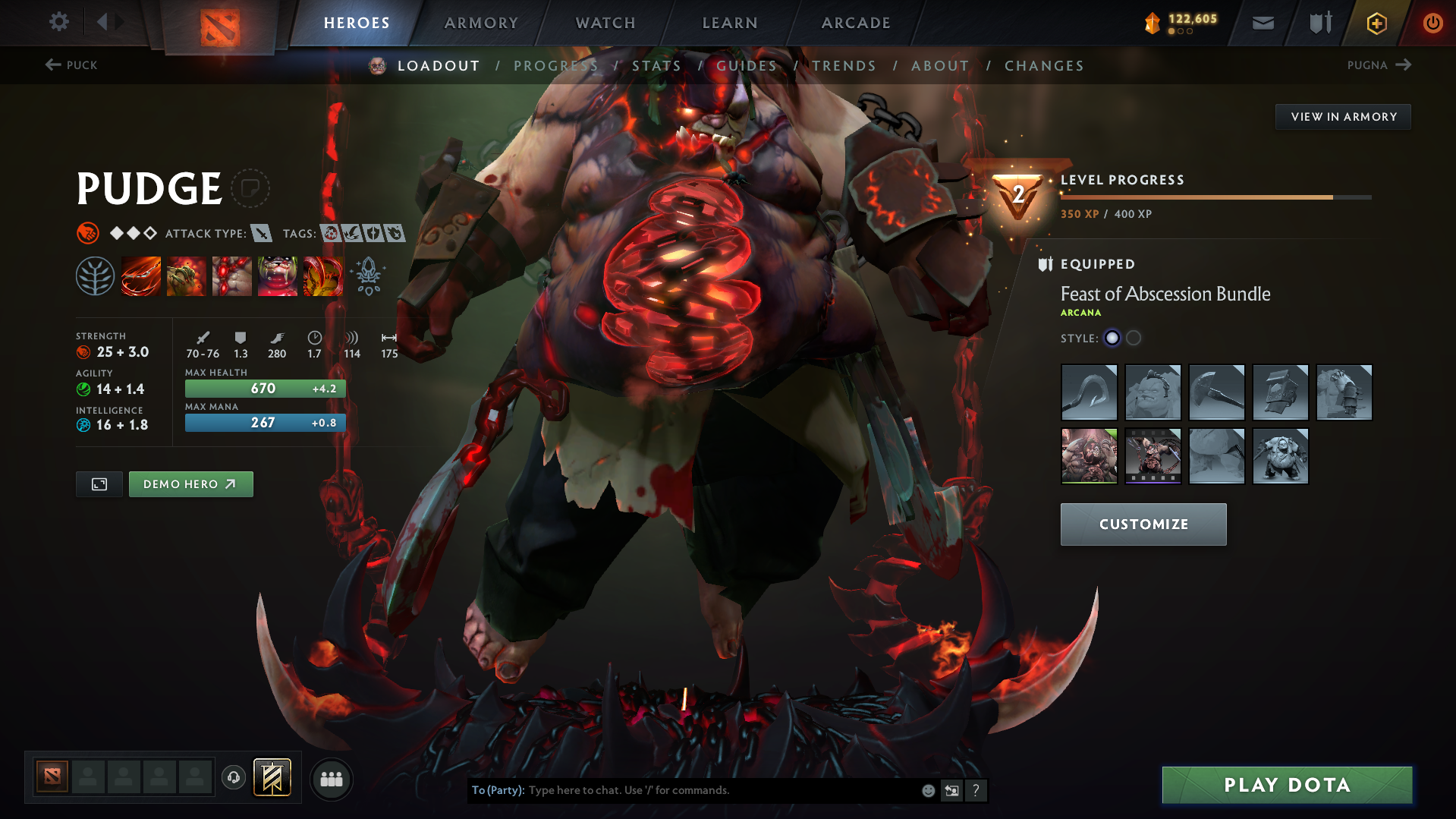Click the voice chat headset icon
Image resolution: width=1456 pixels, height=819 pixels.
(233, 778)
